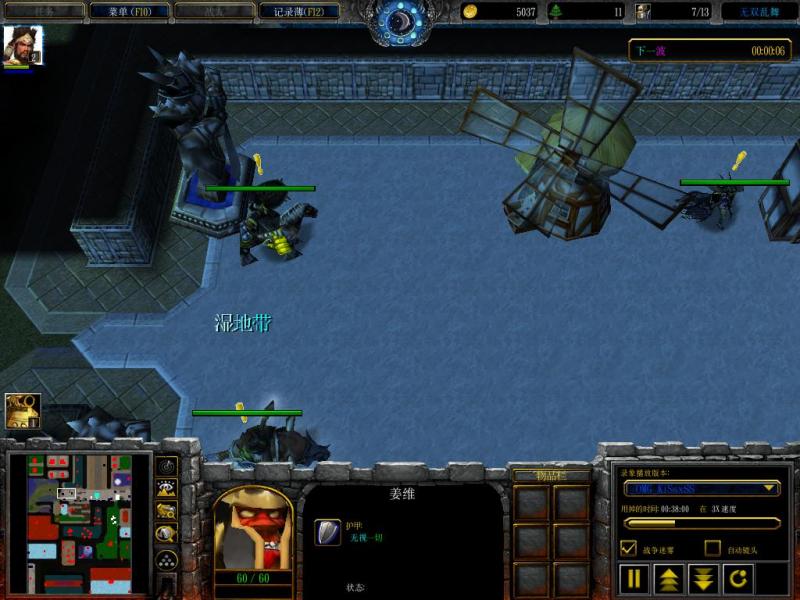Click the replay progress bar
The height and width of the screenshot is (600, 800).
701,522
